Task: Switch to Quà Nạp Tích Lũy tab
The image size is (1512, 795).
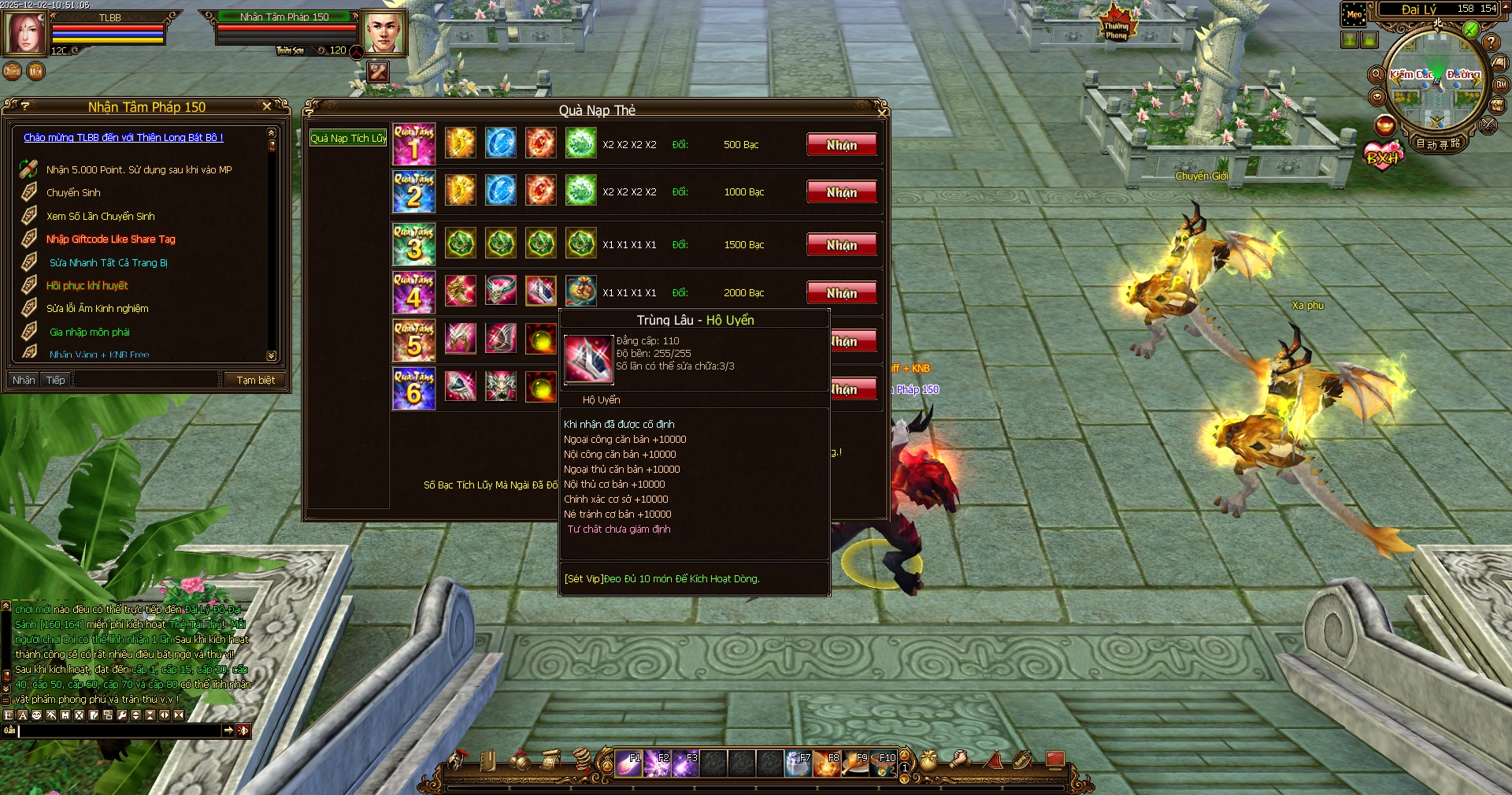Action: pos(348,139)
